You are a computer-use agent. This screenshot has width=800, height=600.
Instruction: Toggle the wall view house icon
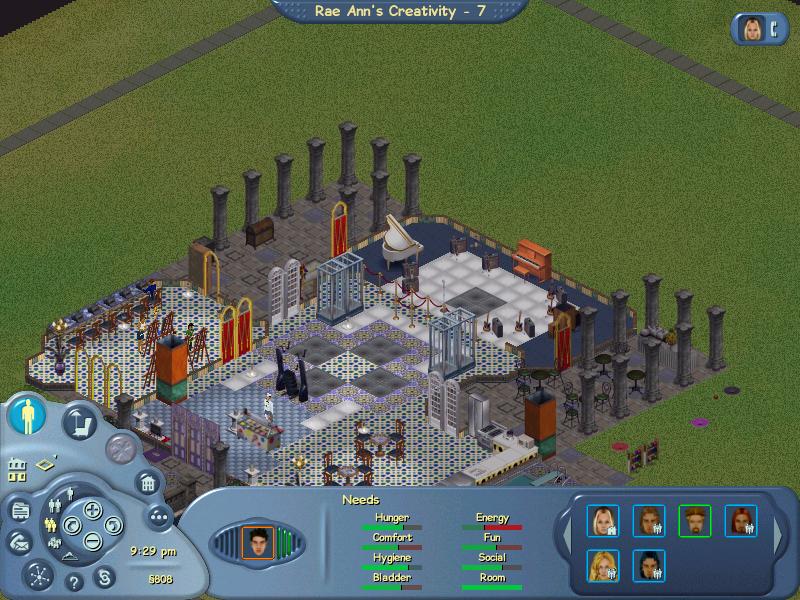(17, 467)
